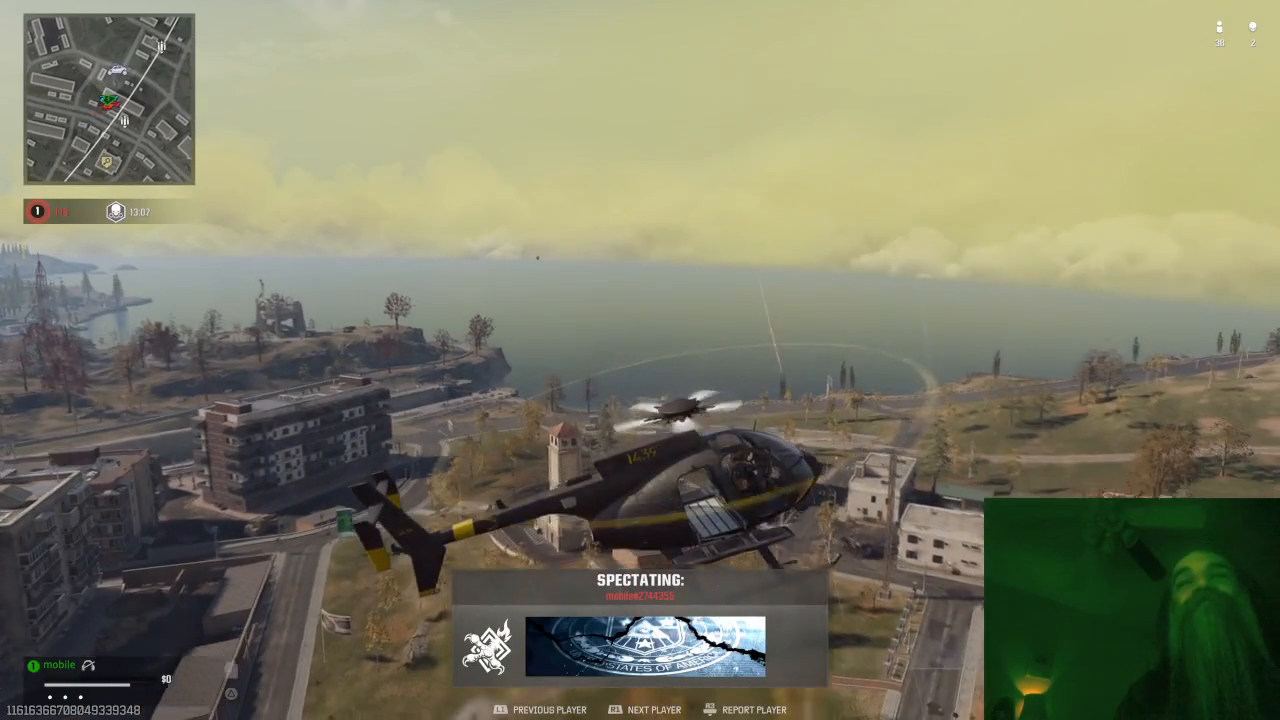
Task: Expand the minimap in the corner
Action: [108, 98]
